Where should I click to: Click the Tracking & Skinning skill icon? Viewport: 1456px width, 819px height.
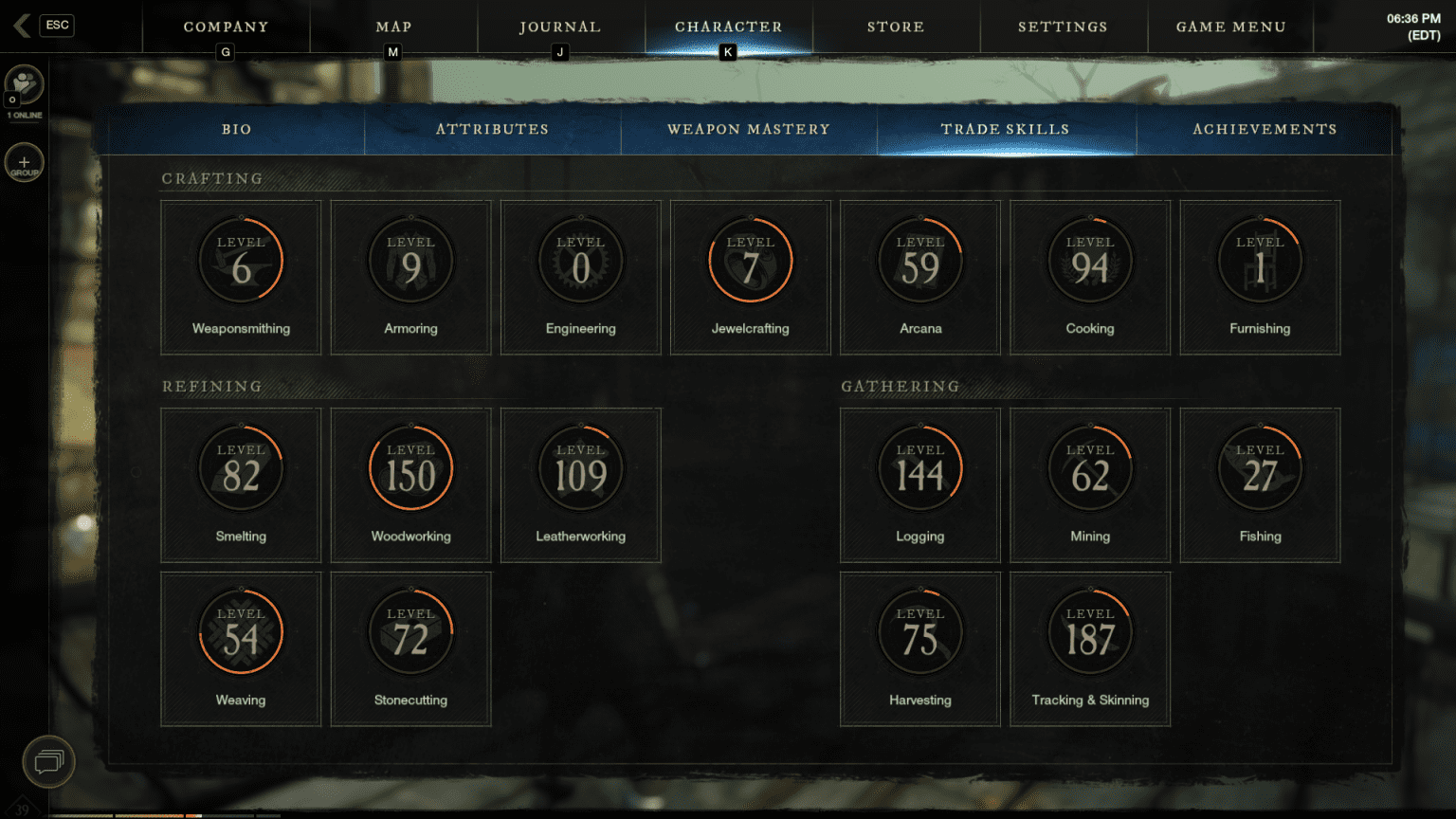1089,630
